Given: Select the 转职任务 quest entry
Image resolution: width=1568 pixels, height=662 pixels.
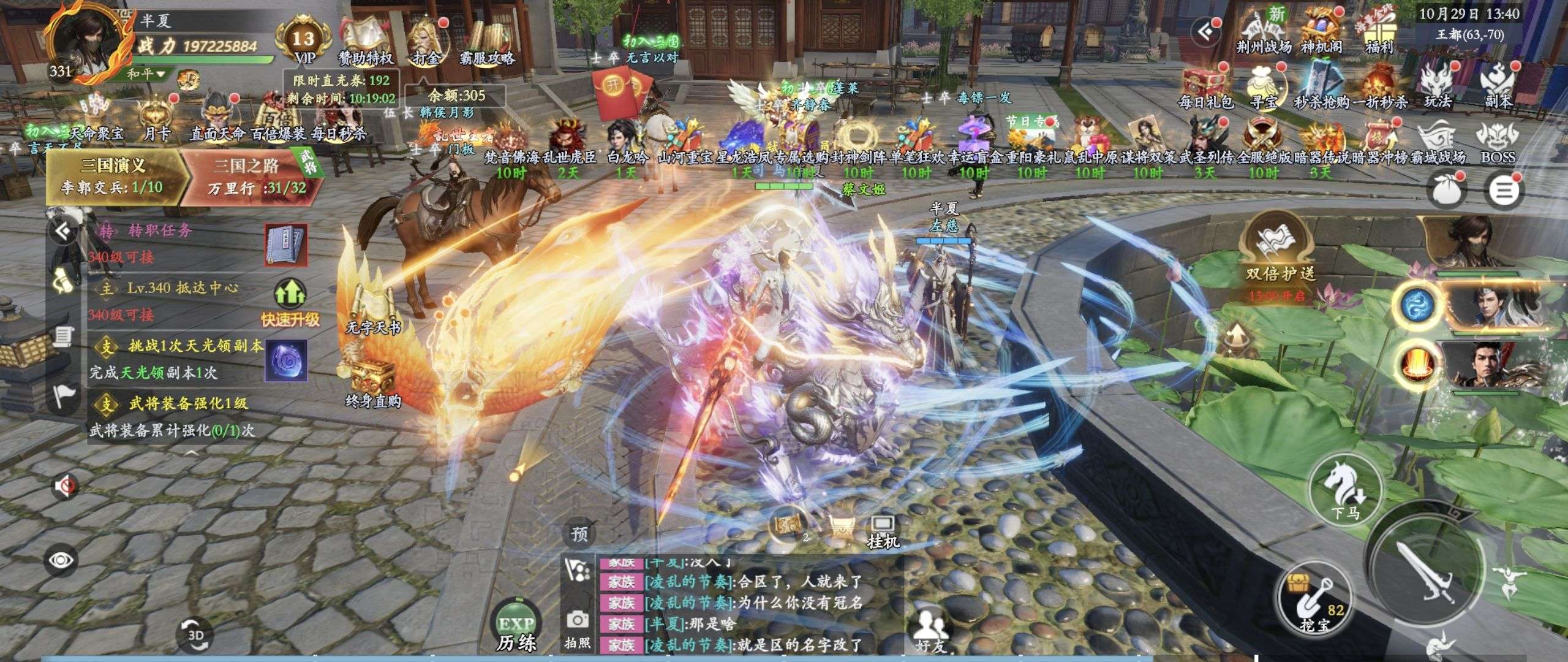Looking at the screenshot, I should pos(160,230).
